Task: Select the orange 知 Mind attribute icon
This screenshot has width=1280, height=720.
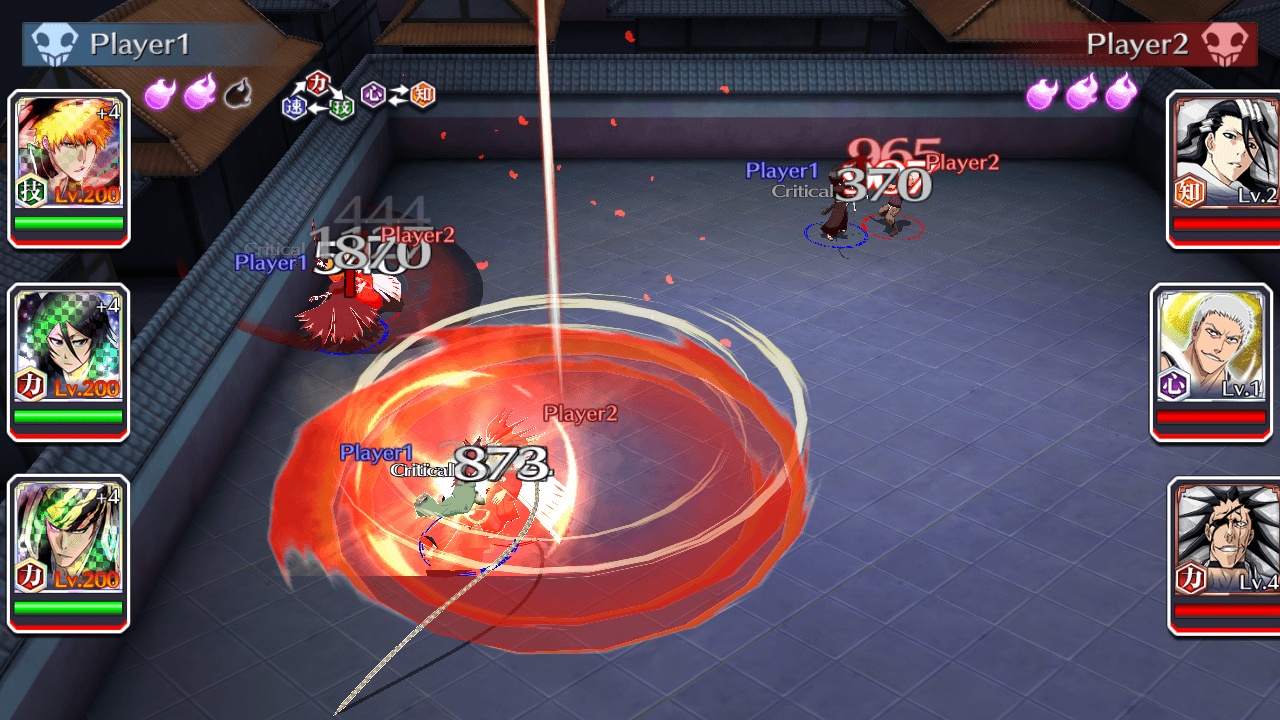Action: (421, 95)
